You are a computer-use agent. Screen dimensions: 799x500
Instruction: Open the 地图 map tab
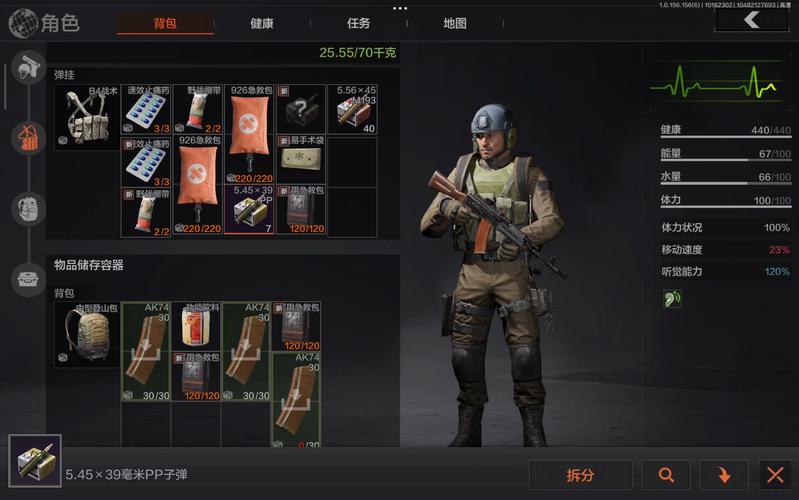pos(455,23)
